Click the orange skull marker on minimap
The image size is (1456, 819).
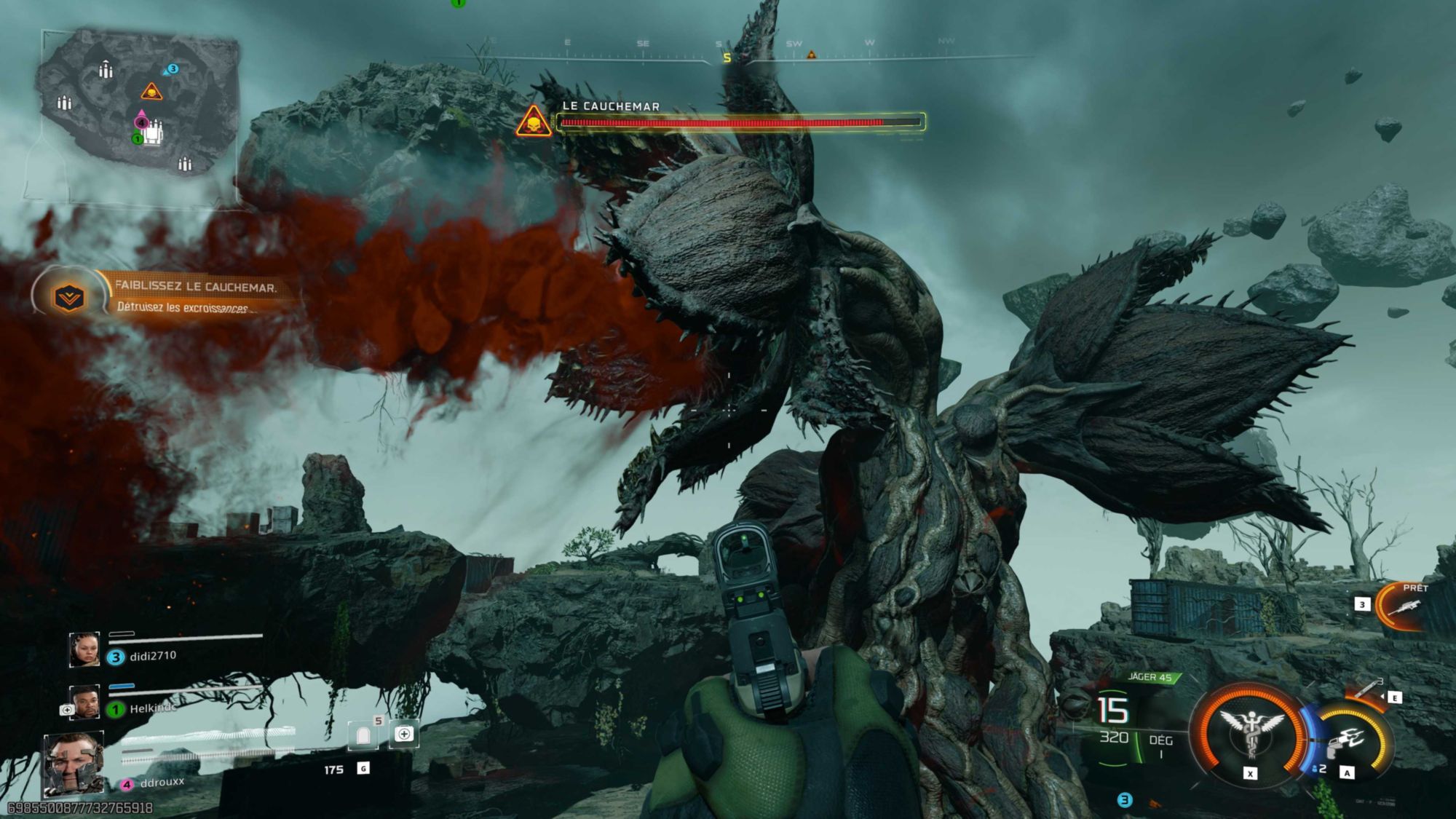[x=151, y=92]
